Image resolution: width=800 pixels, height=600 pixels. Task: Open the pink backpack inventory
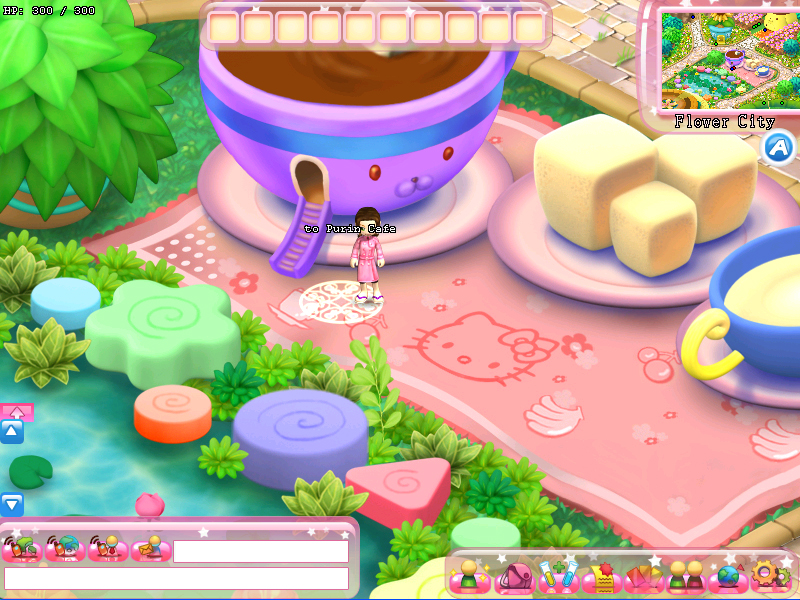(517, 577)
